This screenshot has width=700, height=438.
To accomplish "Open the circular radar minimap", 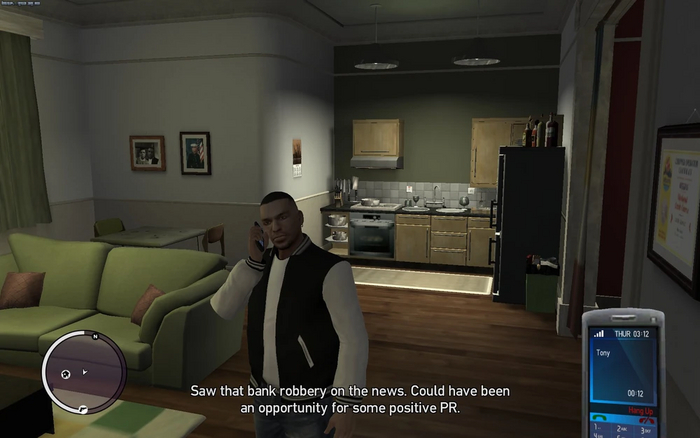I will [x=84, y=372].
